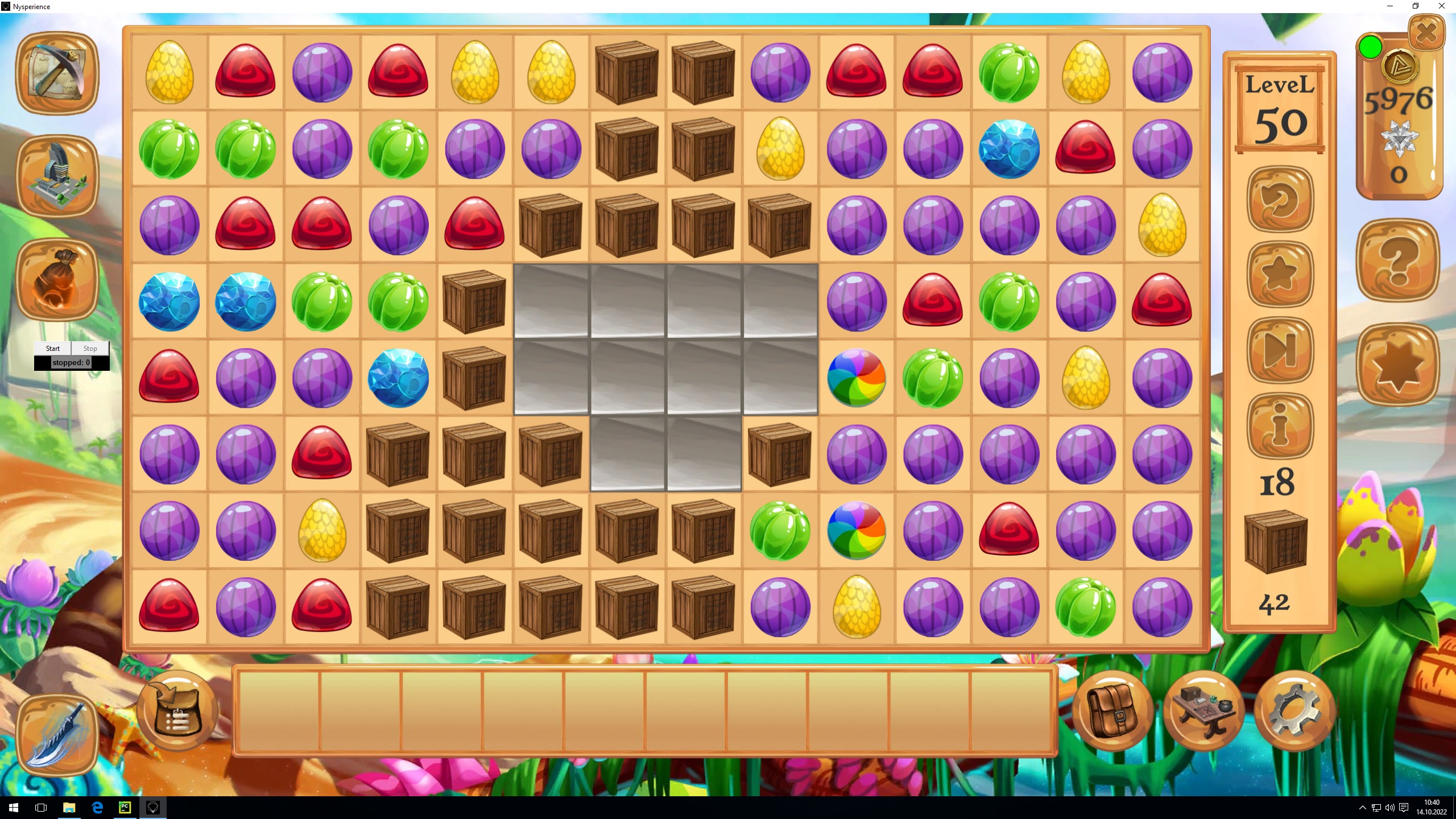1456x819 pixels.
Task: Show level info with the i button
Action: click(x=1280, y=425)
